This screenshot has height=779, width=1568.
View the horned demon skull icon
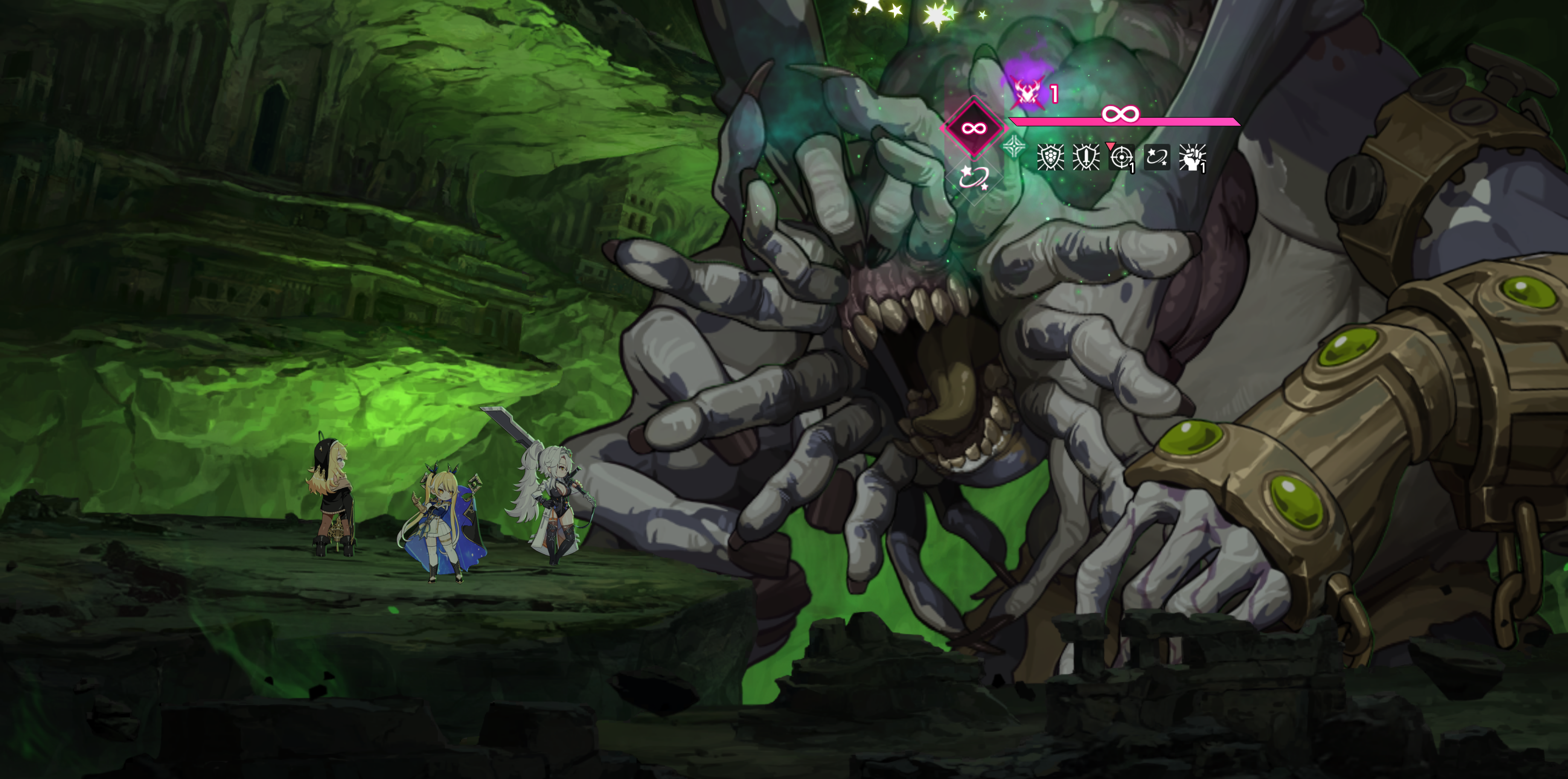1028,92
